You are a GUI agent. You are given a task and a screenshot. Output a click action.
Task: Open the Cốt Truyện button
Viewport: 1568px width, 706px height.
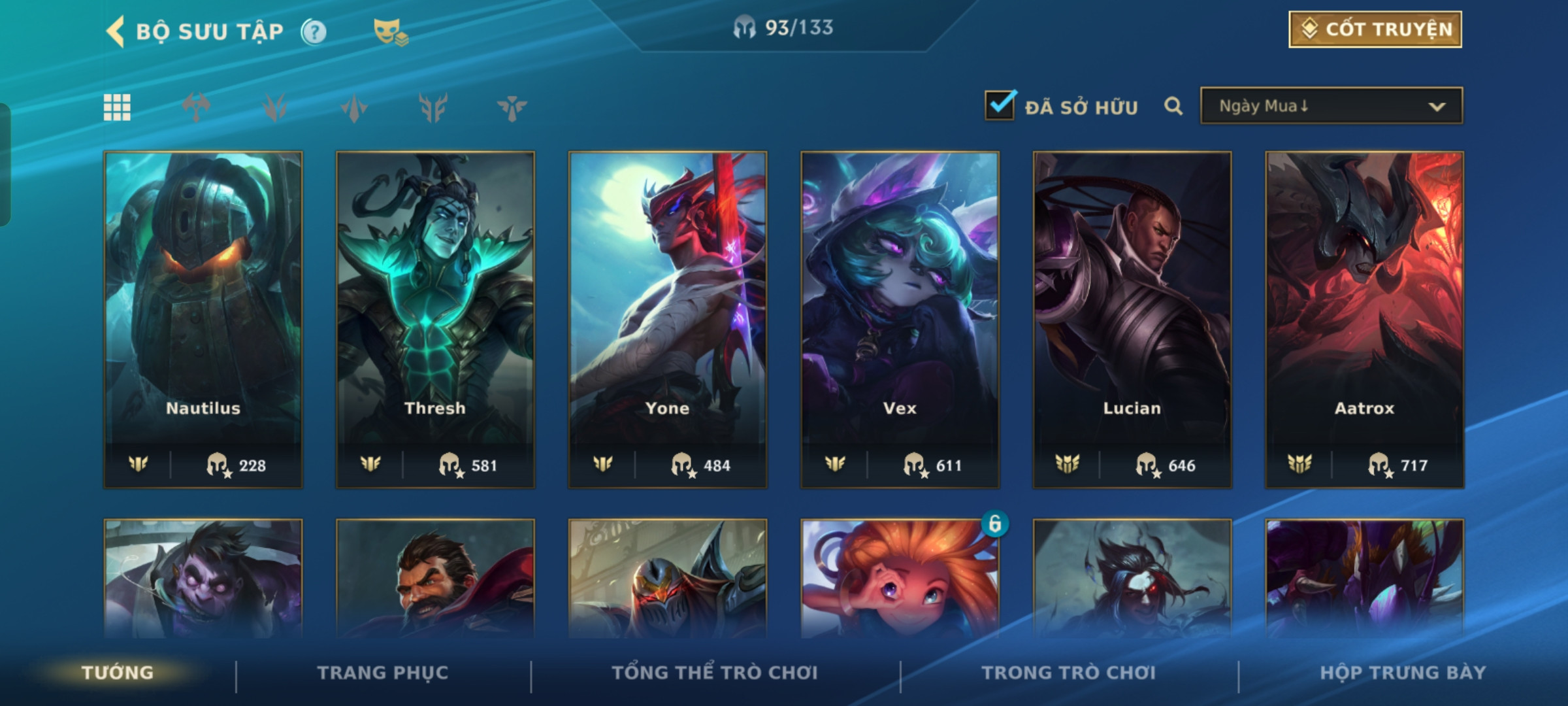(1375, 29)
